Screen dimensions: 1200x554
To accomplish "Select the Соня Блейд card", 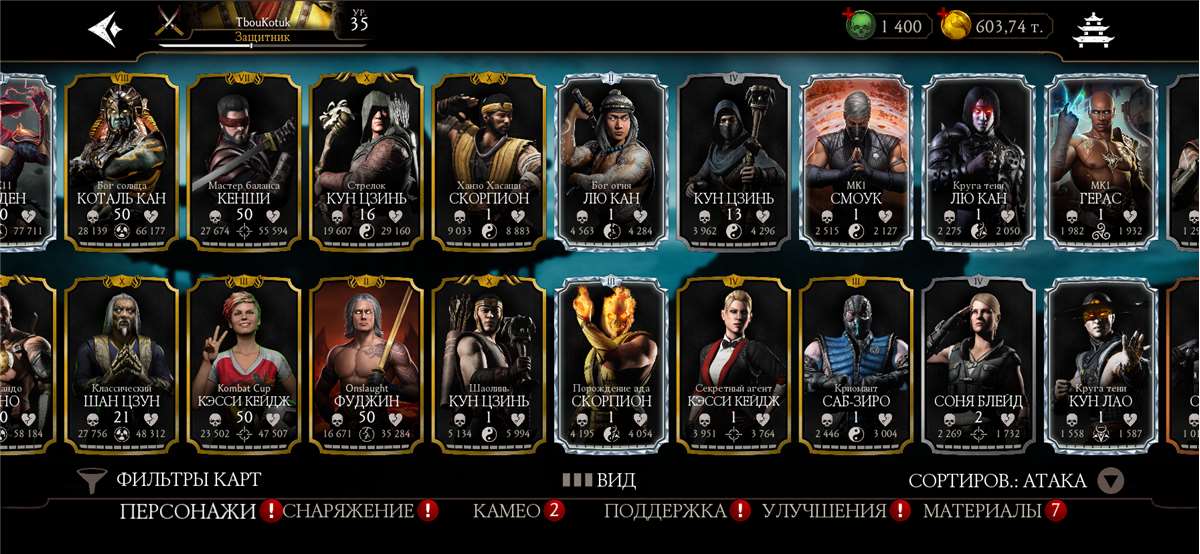I will [979, 365].
